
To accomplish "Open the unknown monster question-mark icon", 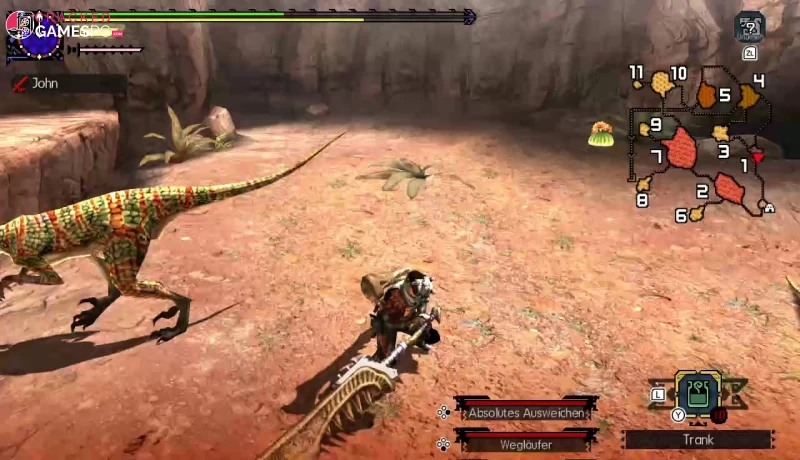I will point(749,26).
